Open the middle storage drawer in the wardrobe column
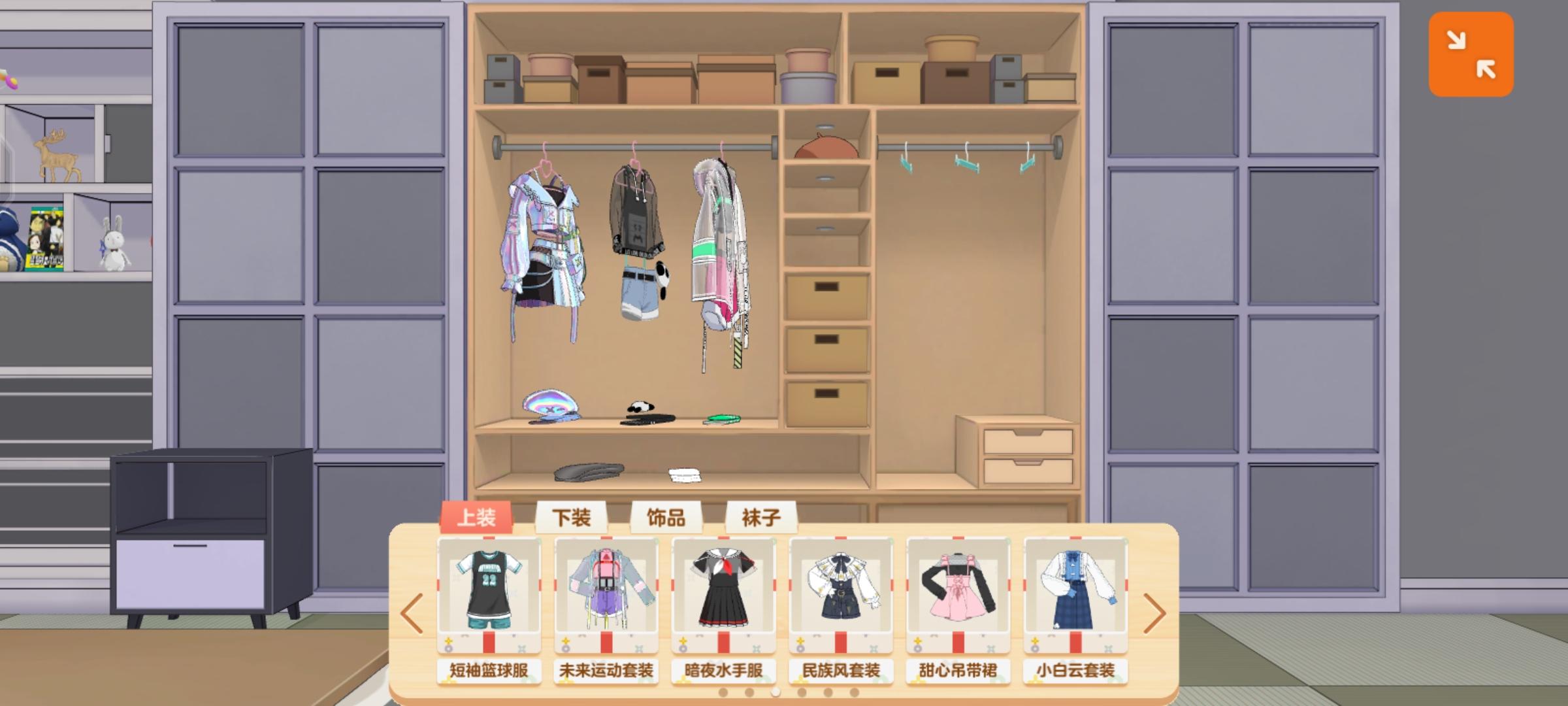The height and width of the screenshot is (706, 1568). 826,350
